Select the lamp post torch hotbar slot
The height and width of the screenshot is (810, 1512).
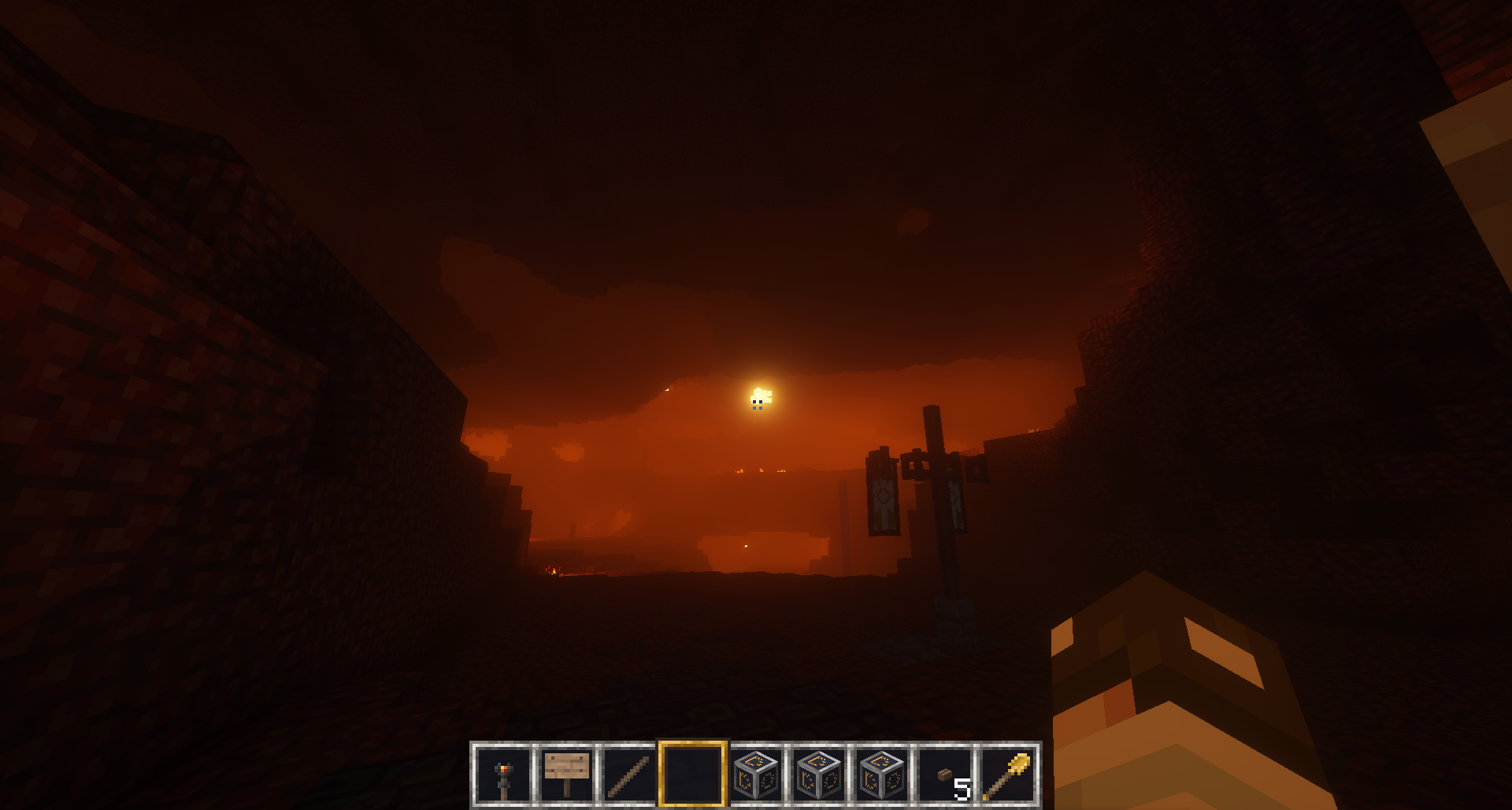(504, 775)
